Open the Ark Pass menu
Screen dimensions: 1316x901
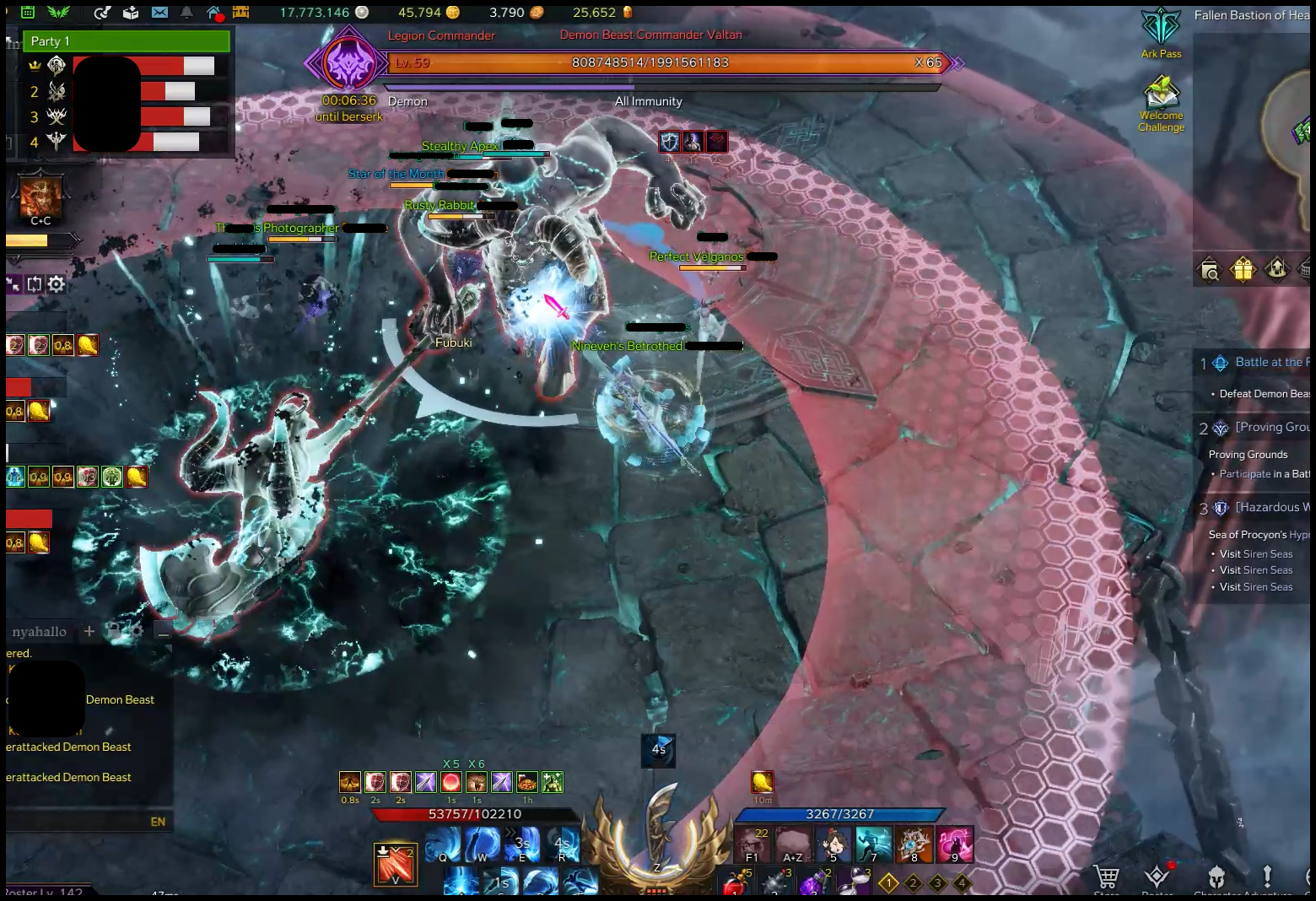1161,30
